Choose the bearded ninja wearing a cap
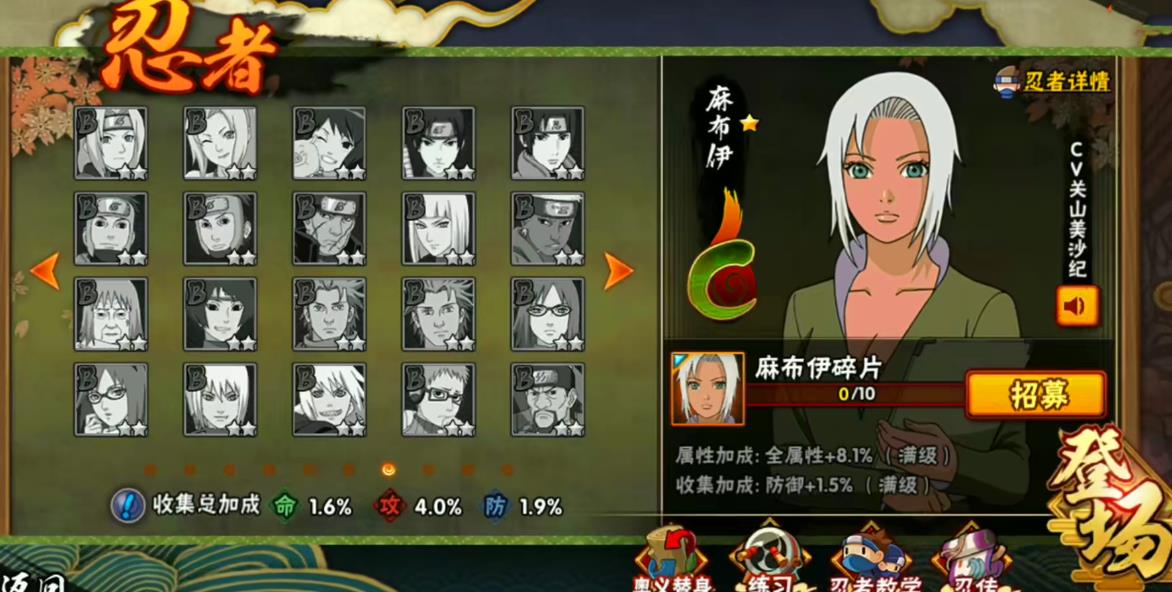This screenshot has width=1172, height=592. click(x=547, y=400)
